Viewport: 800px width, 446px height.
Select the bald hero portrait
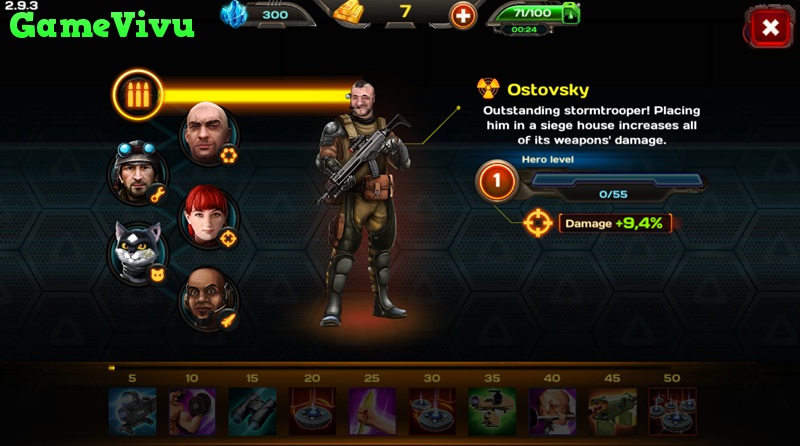209,133
